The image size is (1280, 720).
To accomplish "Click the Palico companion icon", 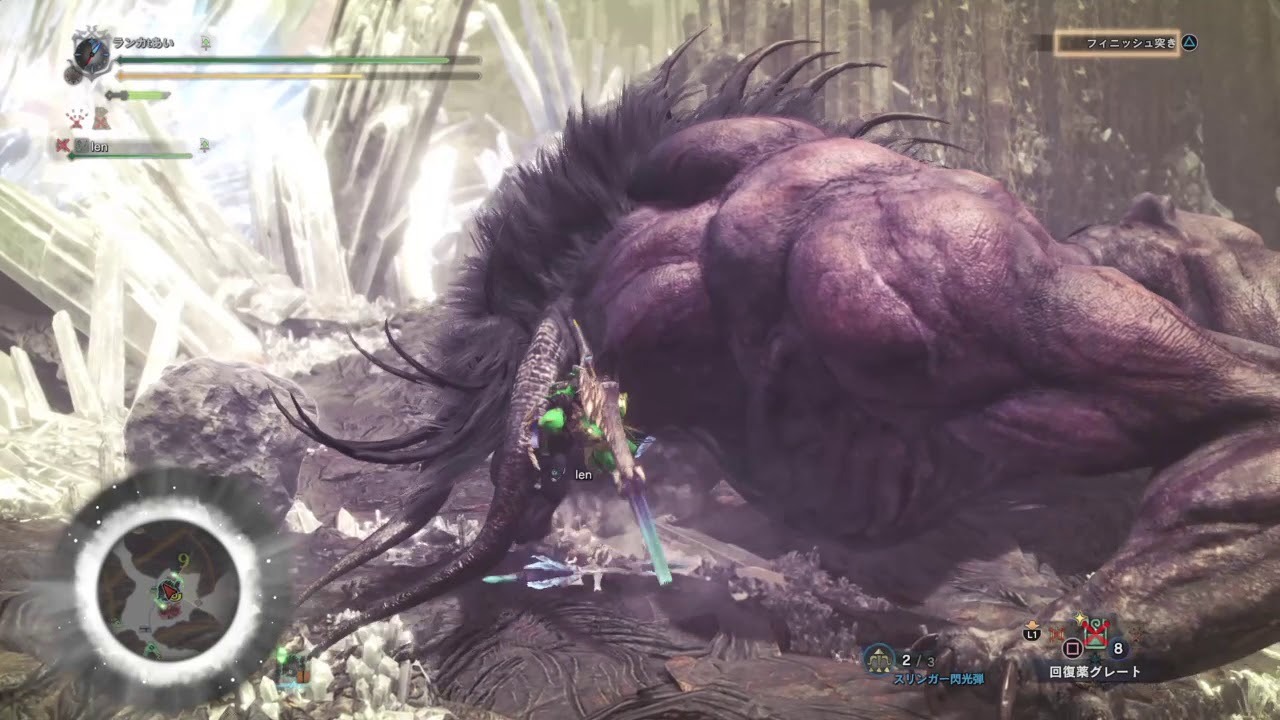I will [101, 119].
